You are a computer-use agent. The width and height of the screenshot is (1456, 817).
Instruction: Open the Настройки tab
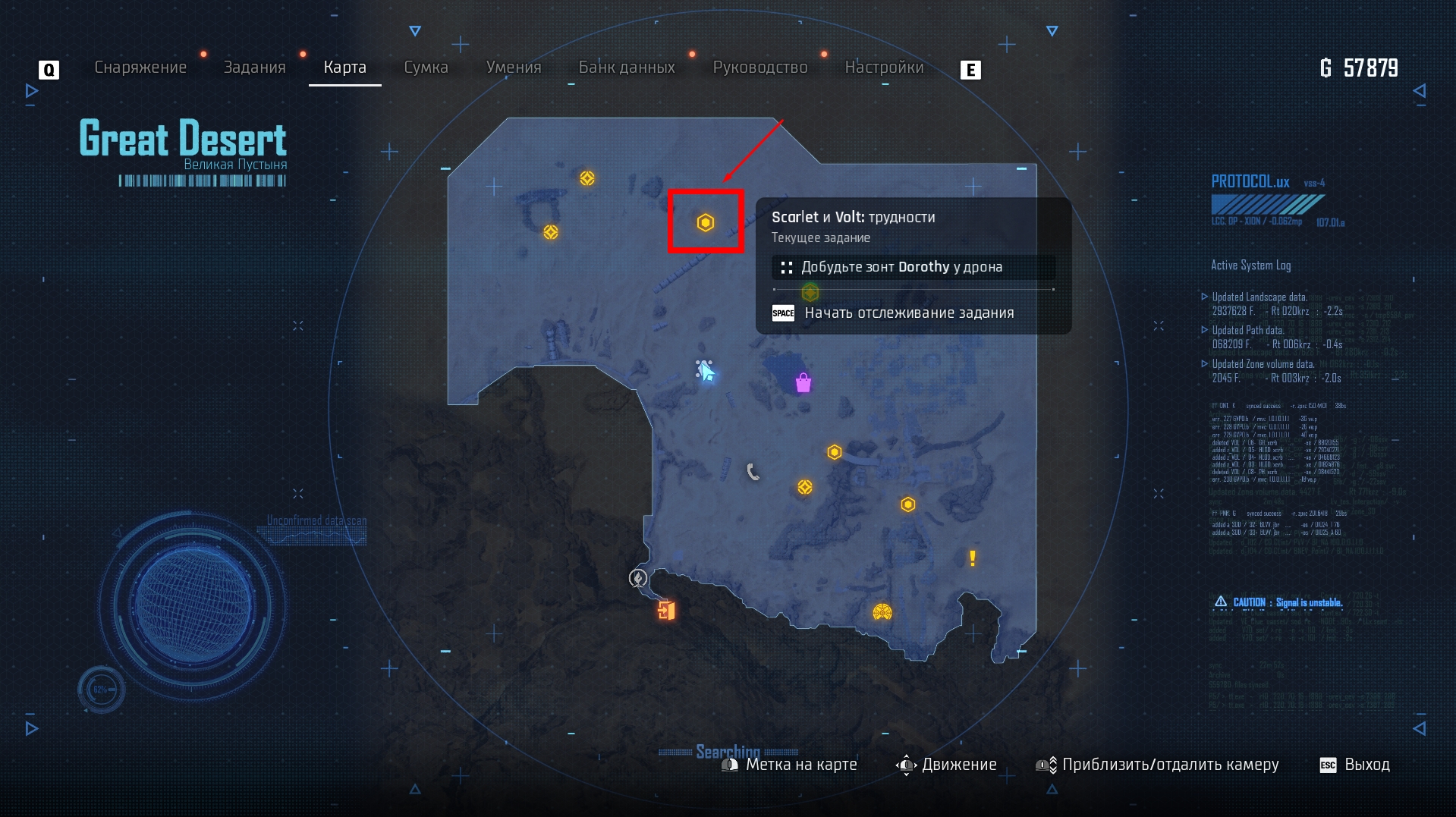point(884,68)
